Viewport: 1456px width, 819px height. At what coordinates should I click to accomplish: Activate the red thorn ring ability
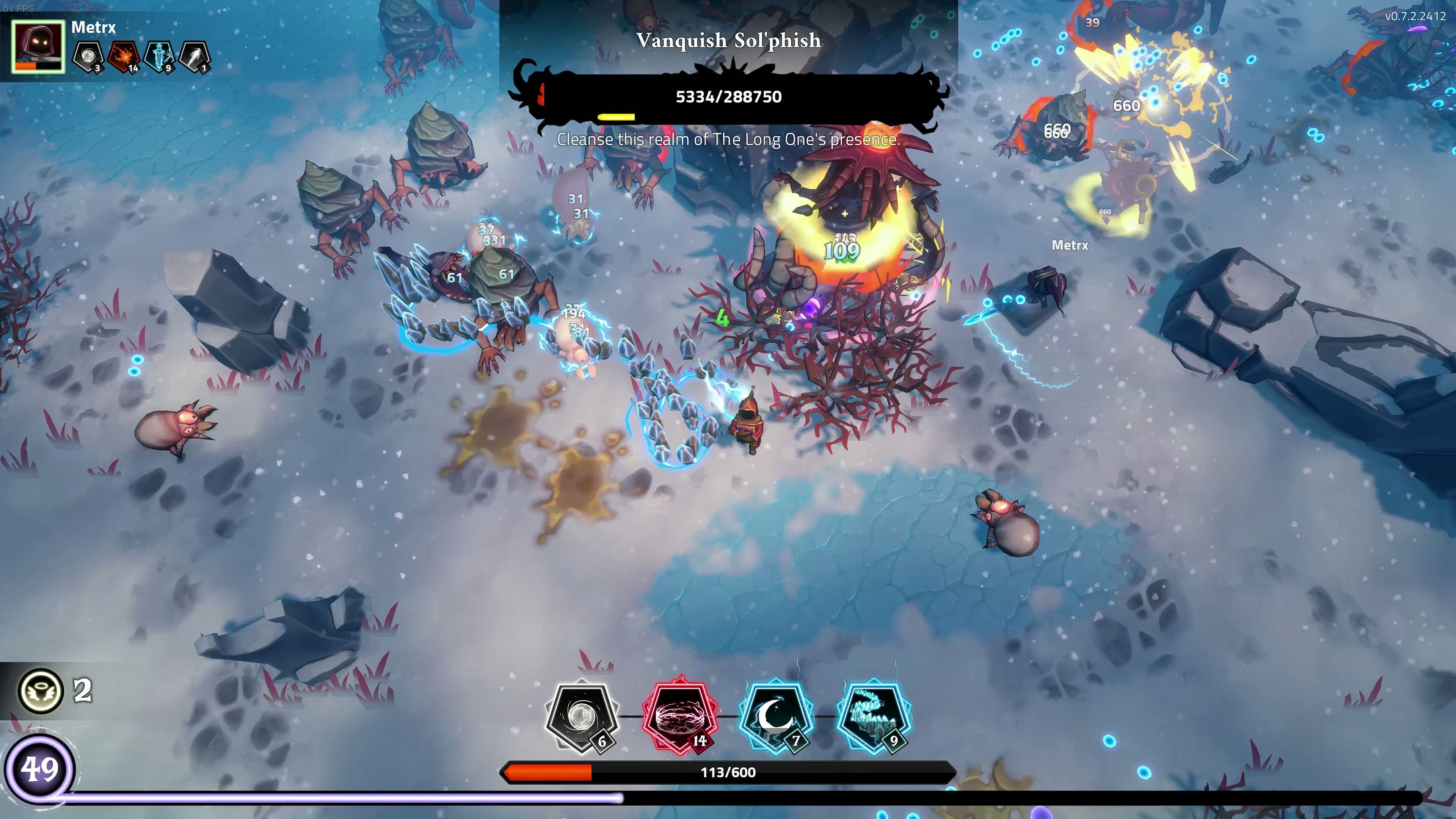click(x=680, y=717)
